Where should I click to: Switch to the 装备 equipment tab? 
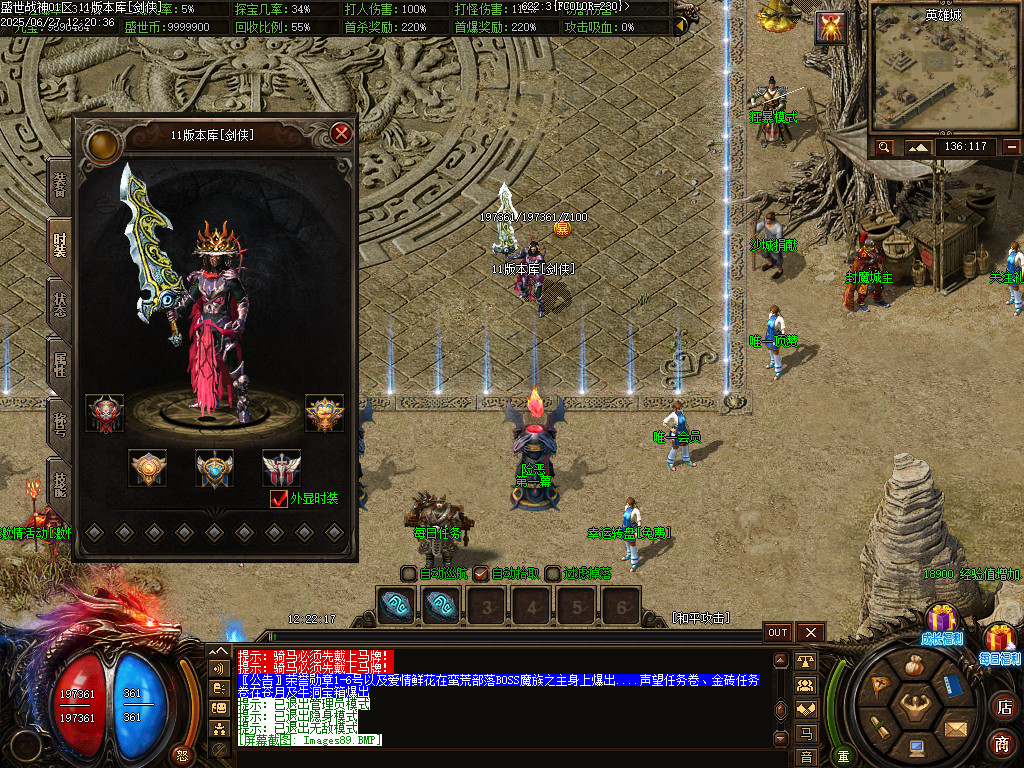60,183
